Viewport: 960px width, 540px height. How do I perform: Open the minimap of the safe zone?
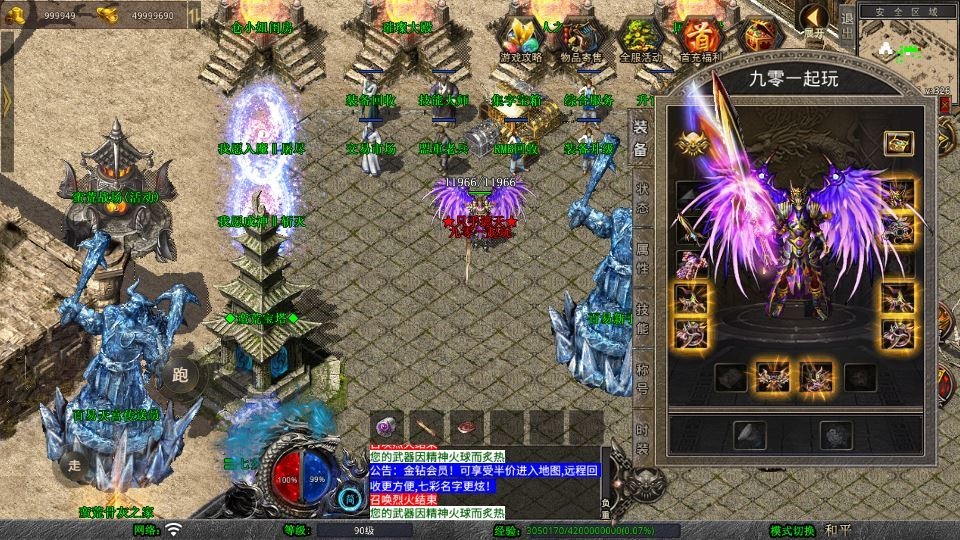[906, 52]
